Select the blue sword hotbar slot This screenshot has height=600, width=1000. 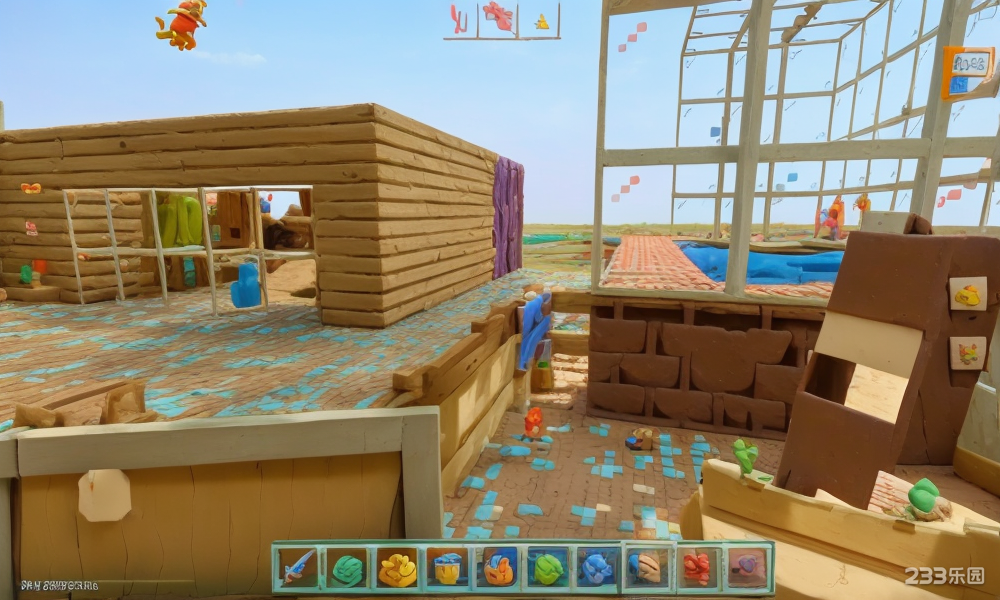point(297,568)
